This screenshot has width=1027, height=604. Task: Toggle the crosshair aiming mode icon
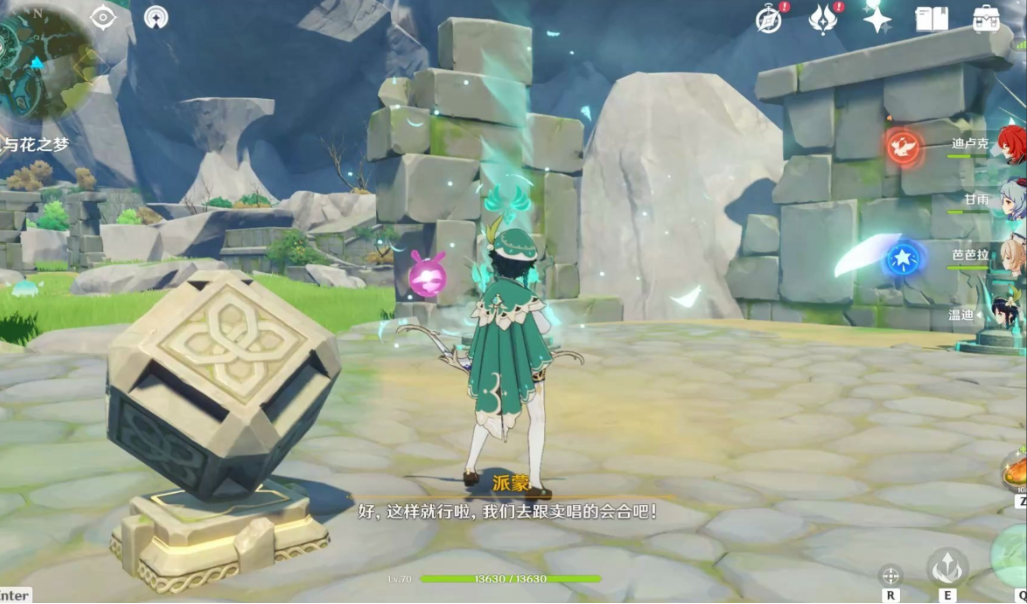coord(889,575)
